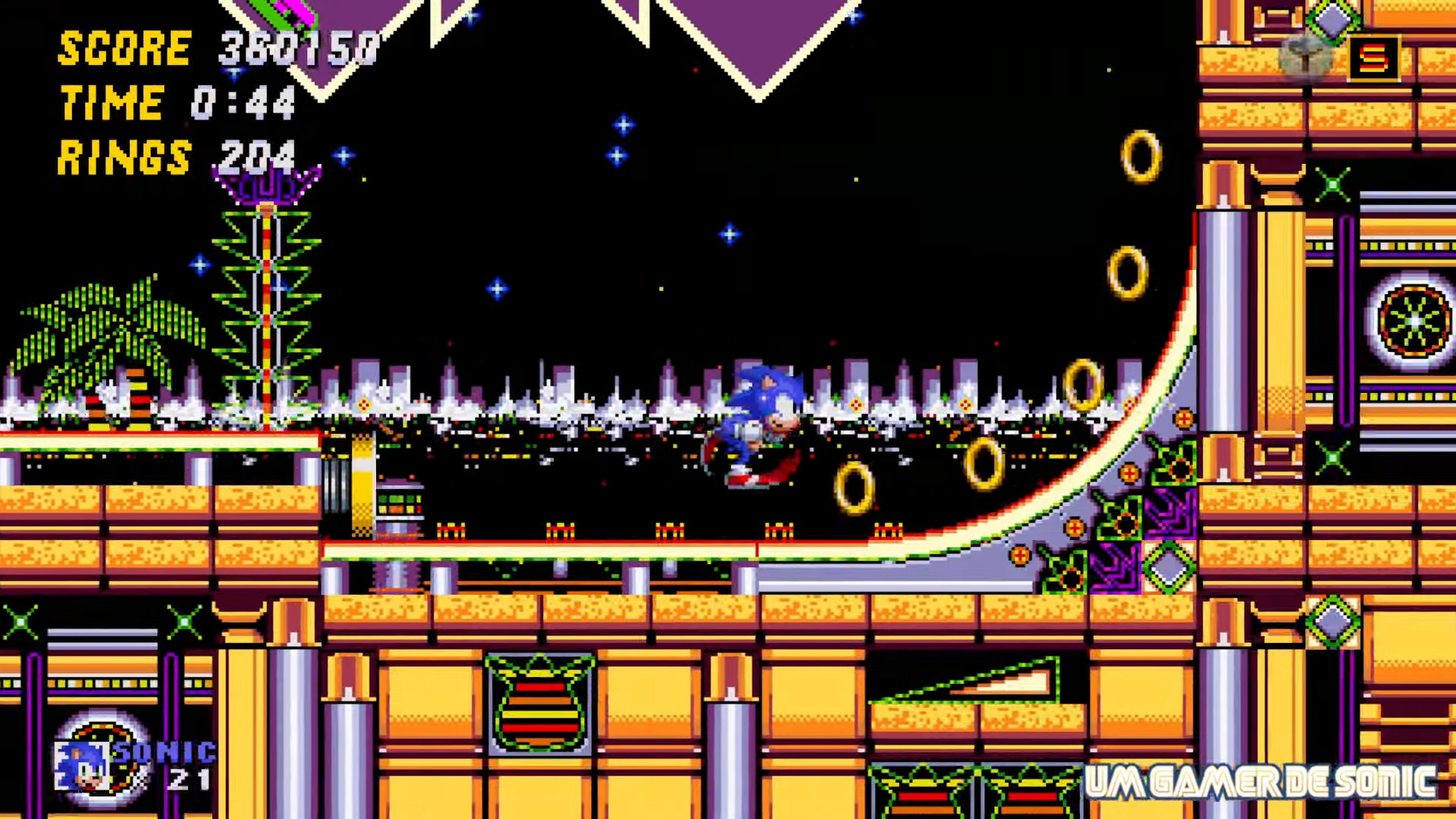
Task: Click the TIME 0:44 display
Action: 178,101
